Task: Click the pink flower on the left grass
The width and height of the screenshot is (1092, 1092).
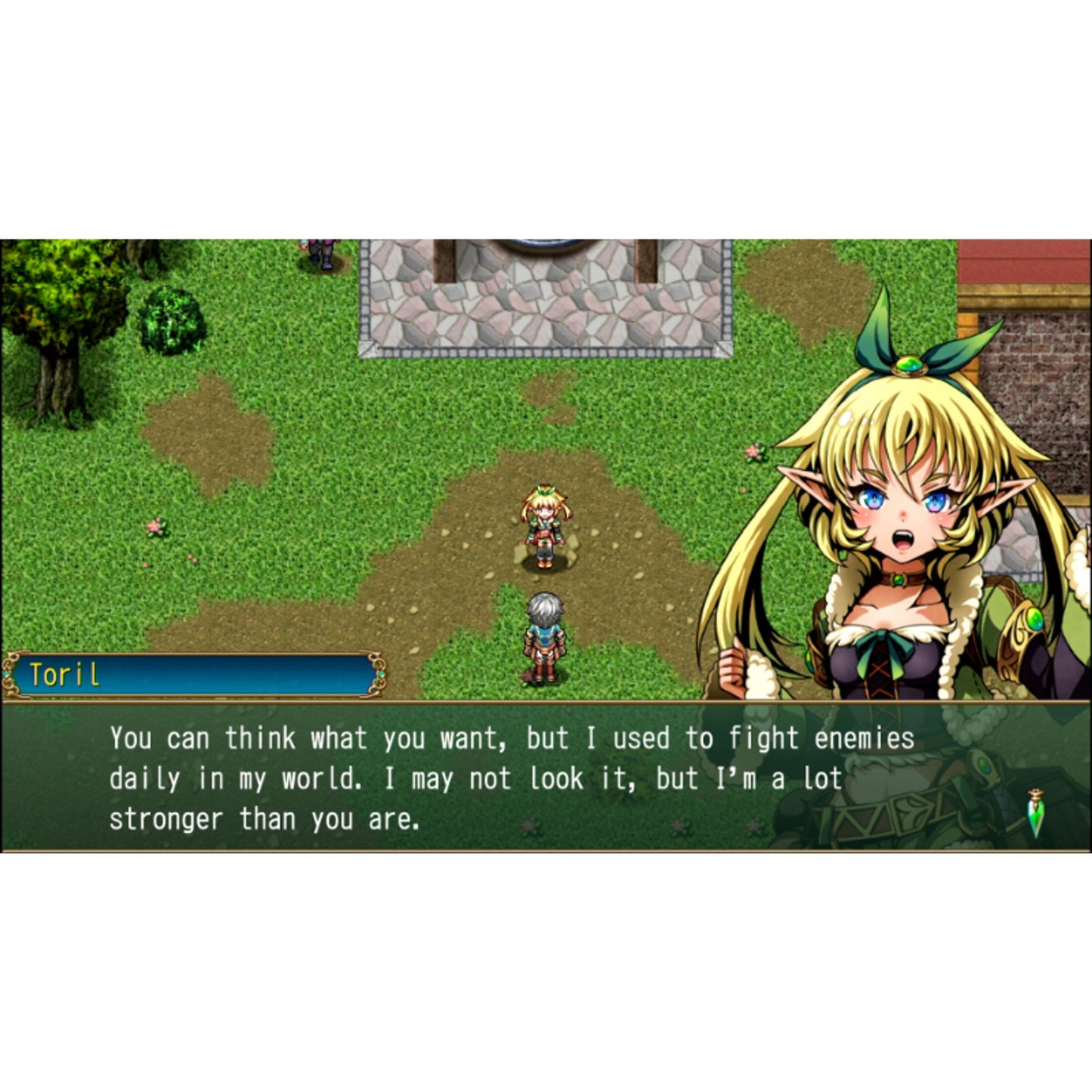Action: pyautogui.click(x=155, y=527)
